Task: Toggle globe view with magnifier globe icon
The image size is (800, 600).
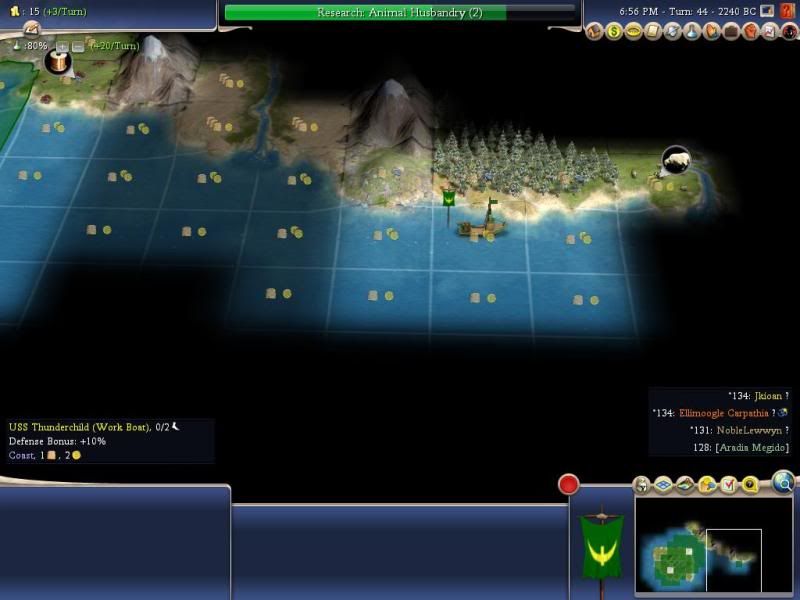Action: (x=784, y=484)
